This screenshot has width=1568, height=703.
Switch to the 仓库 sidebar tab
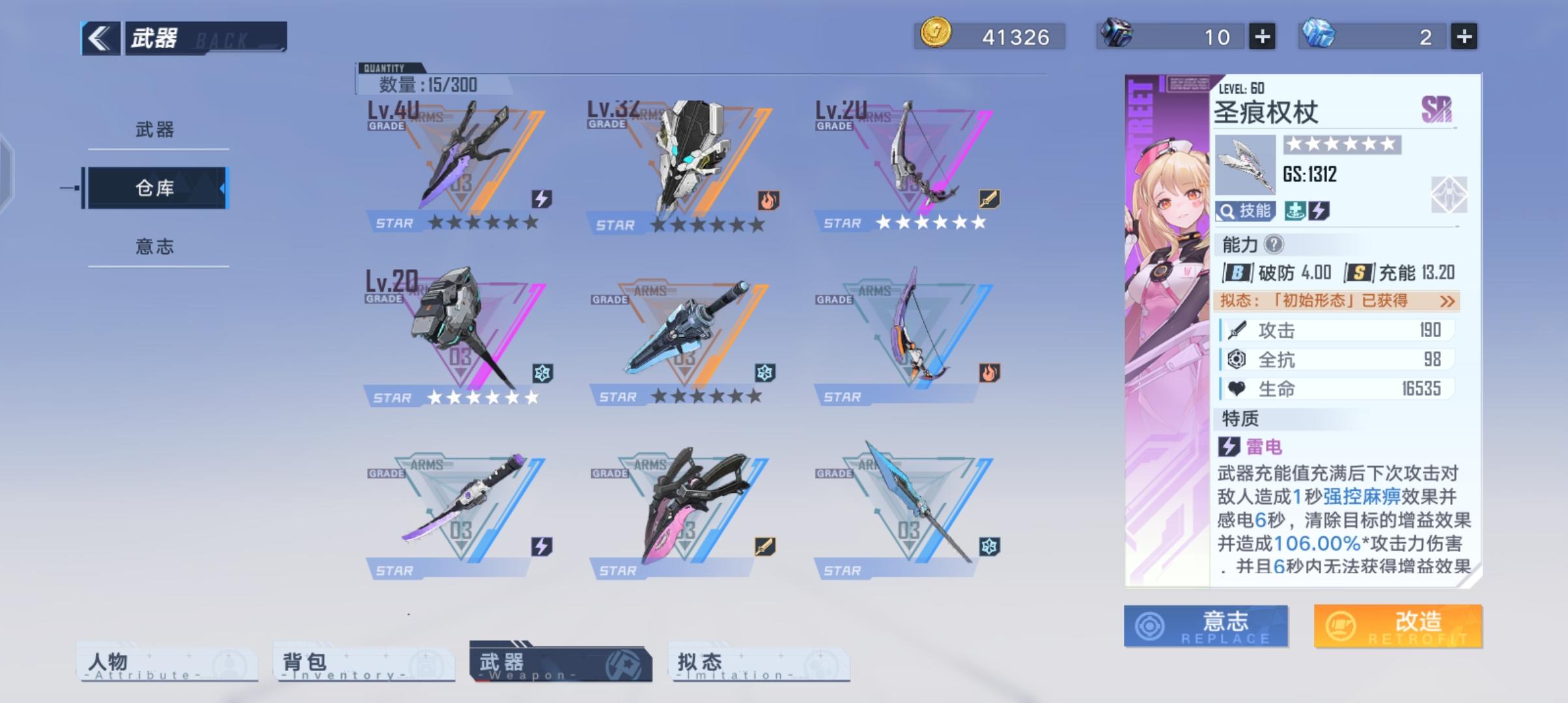click(156, 189)
